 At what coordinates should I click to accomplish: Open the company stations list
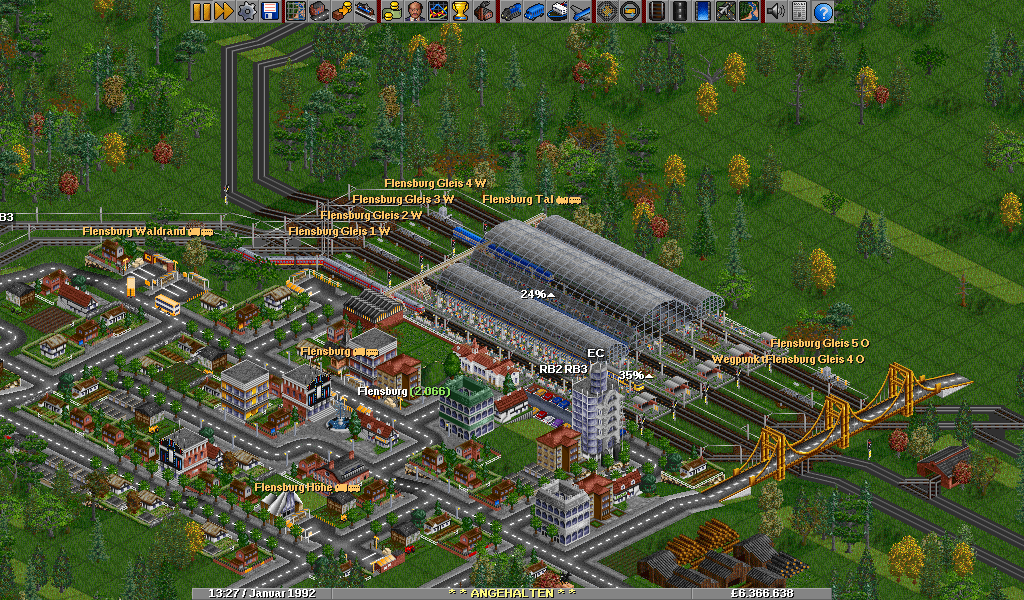pyautogui.click(x=364, y=12)
